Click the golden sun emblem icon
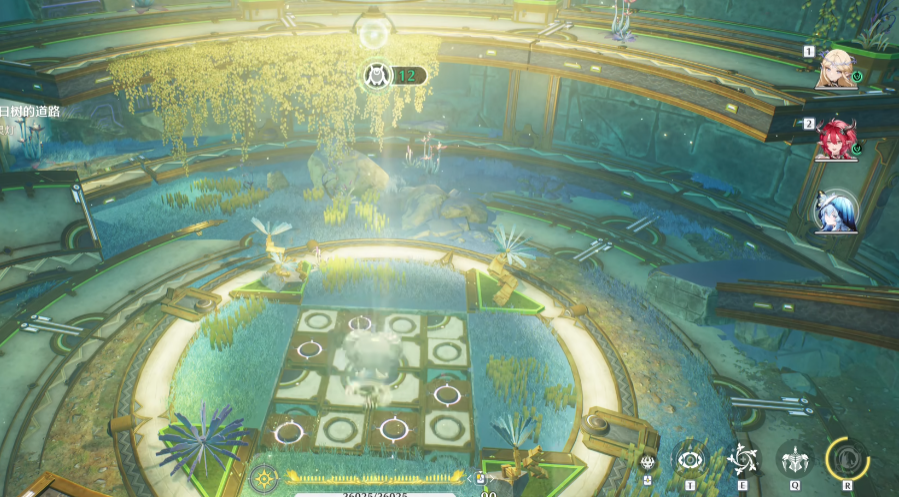Screen dimensions: 899x497 pyautogui.click(x=264, y=479)
